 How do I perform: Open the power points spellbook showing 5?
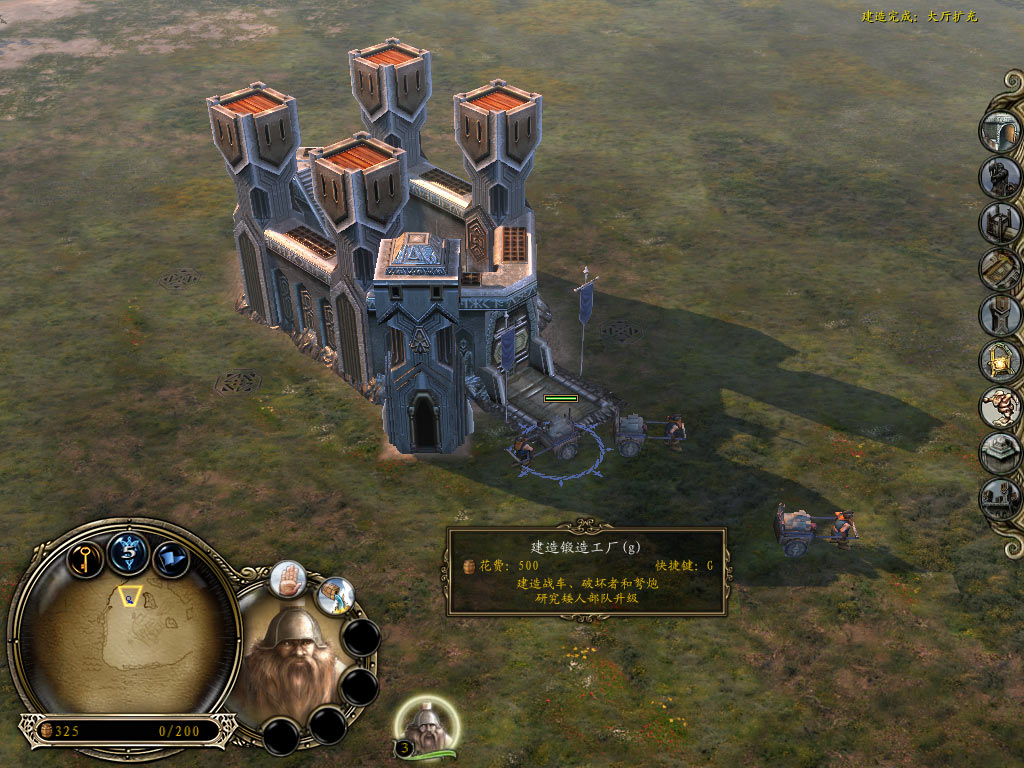coord(129,551)
